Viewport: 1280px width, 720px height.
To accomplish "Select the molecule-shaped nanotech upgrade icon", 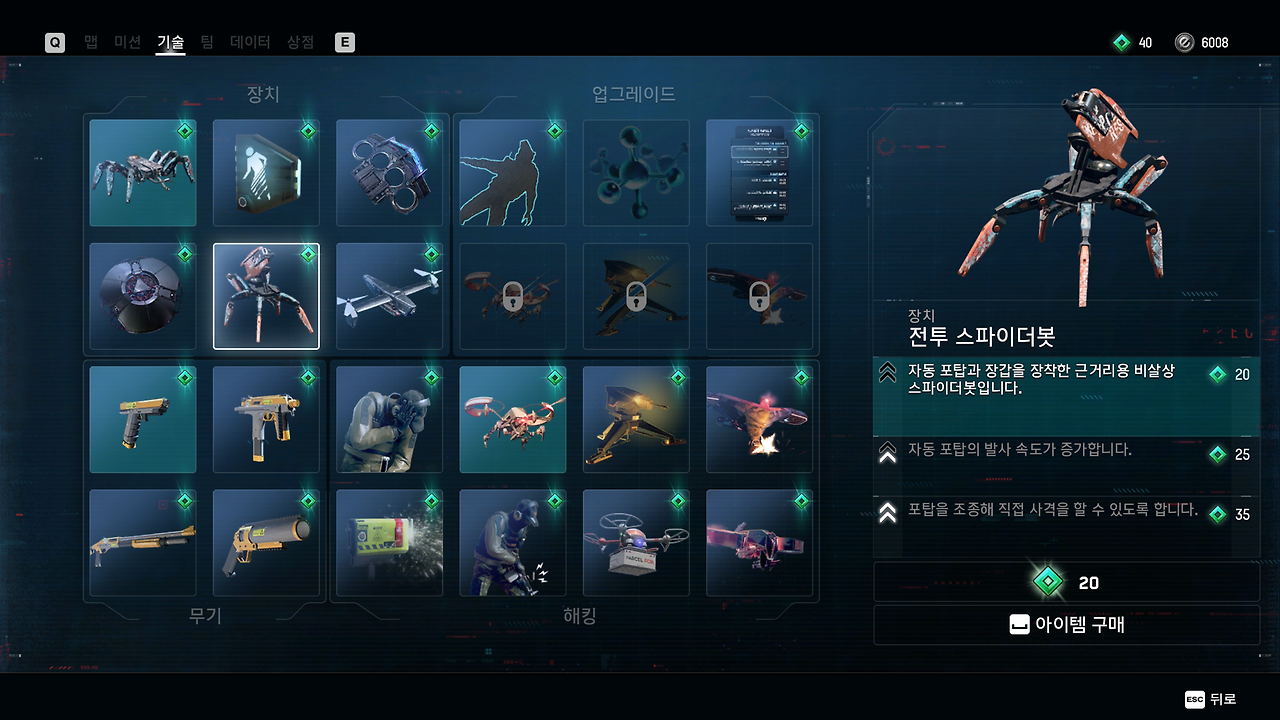I will (x=635, y=172).
